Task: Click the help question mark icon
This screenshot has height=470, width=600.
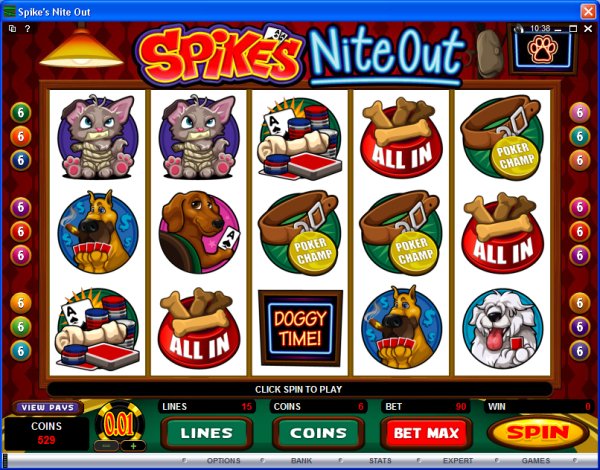Action: click(x=27, y=29)
